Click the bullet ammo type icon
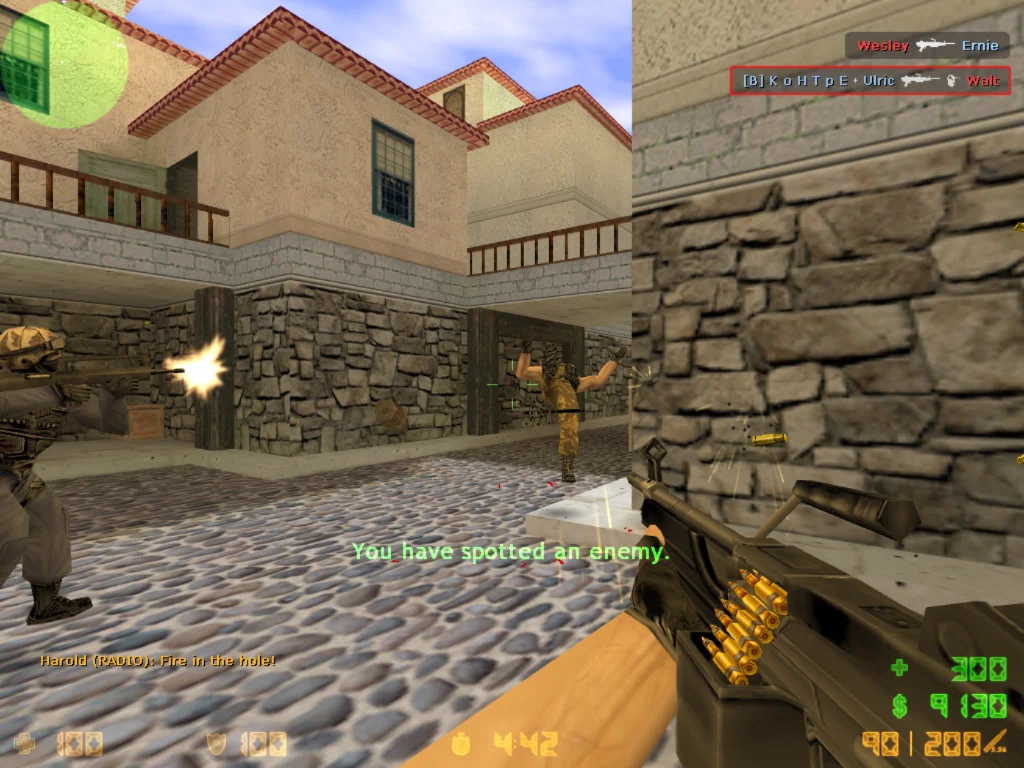 click(995, 743)
